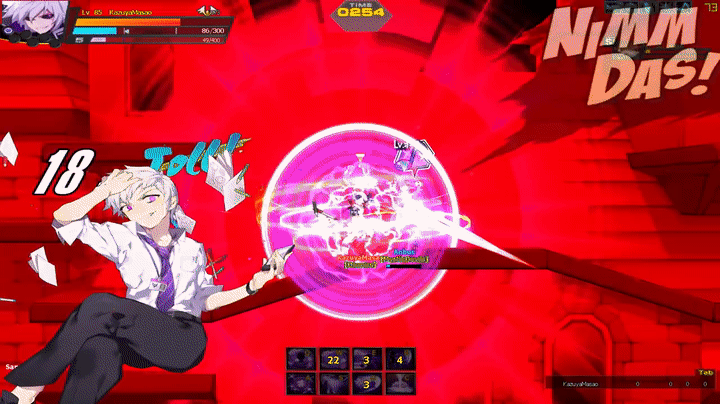Viewport: 720px width, 404px height.
Task: Select the W skill showing cooldown 22
Action: (x=333, y=358)
